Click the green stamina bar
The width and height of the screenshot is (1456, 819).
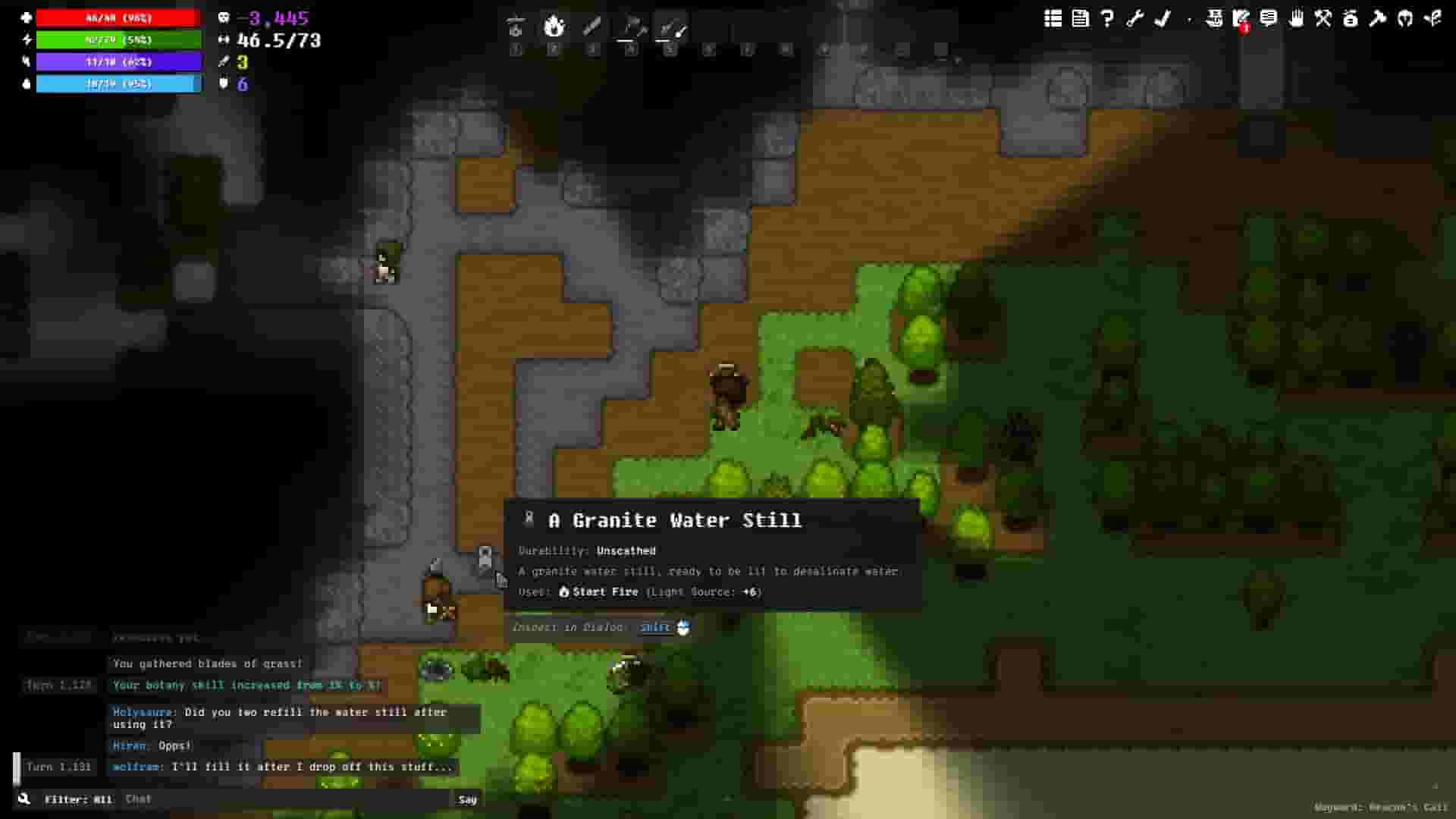[118, 39]
